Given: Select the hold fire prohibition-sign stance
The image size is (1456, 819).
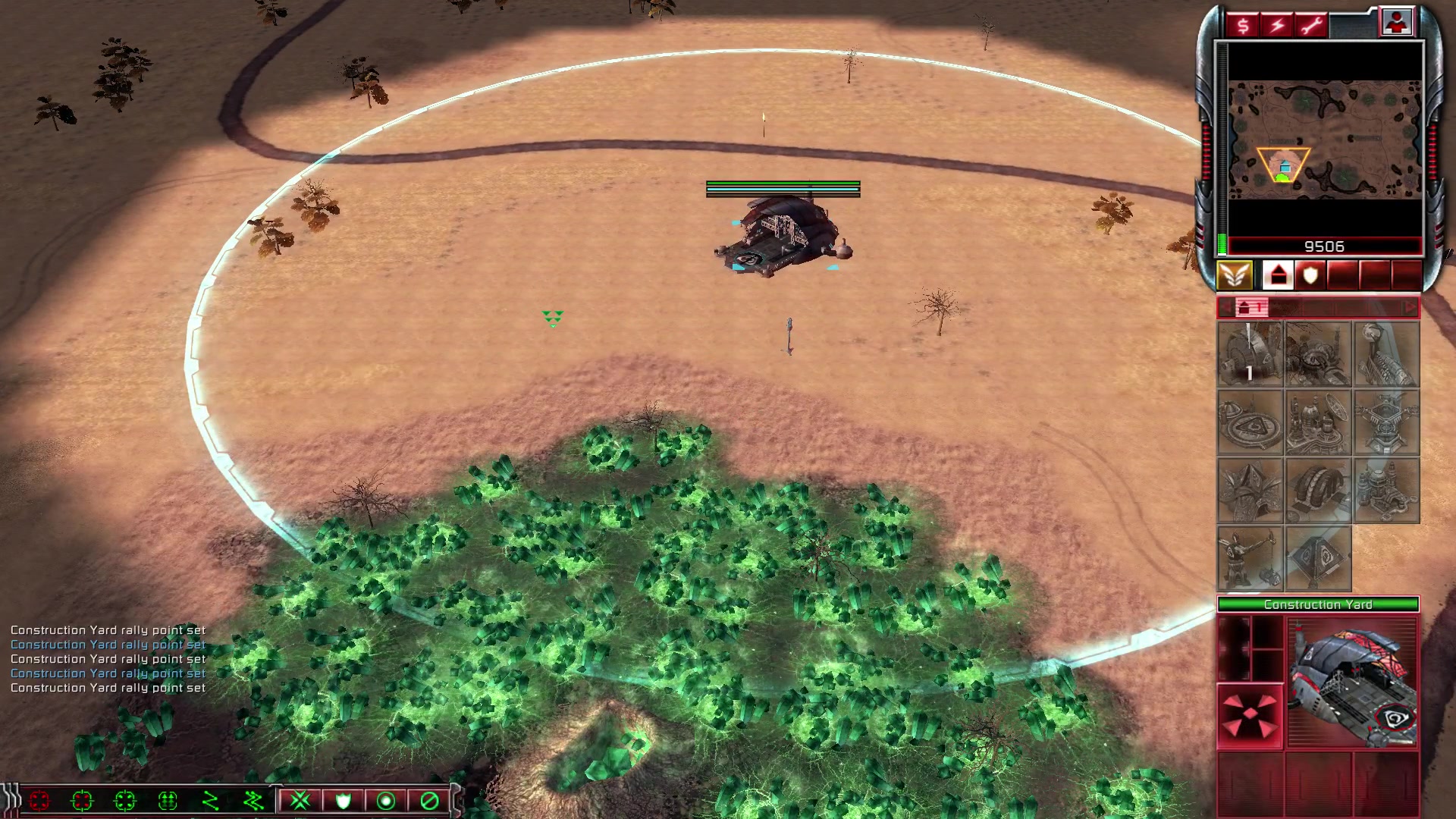Looking at the screenshot, I should (429, 801).
